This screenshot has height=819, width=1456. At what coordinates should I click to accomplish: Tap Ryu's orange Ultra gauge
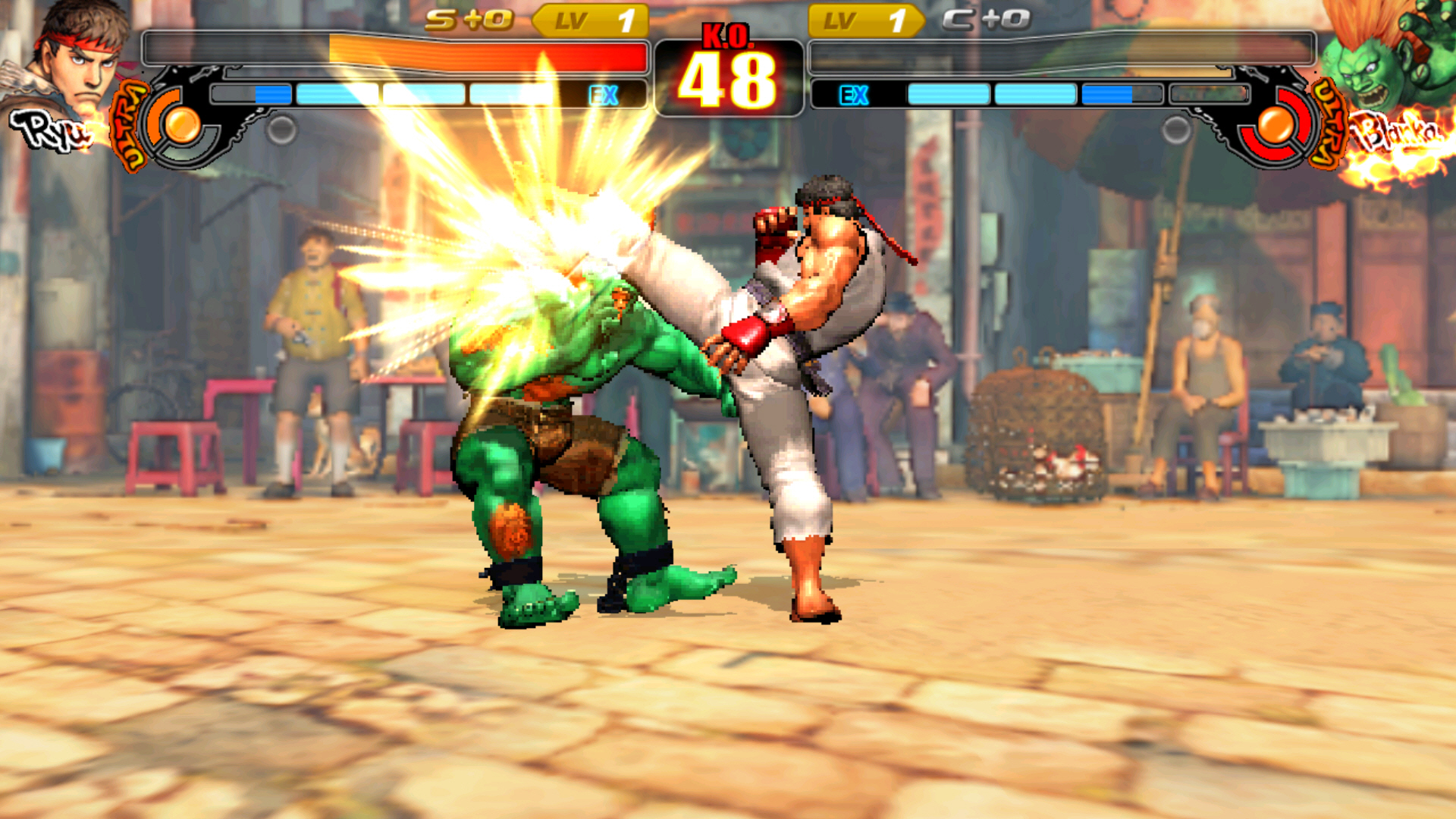coord(180,124)
